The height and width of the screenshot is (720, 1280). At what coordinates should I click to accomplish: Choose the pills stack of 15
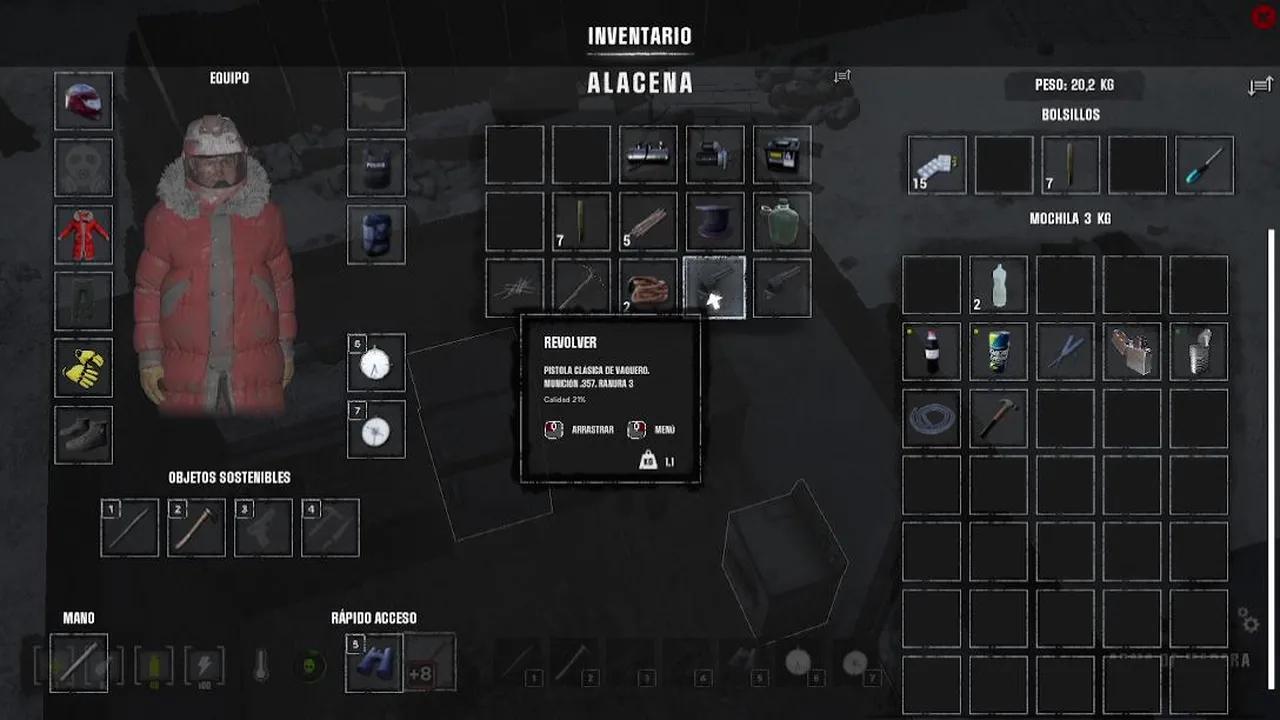pyautogui.click(x=937, y=166)
